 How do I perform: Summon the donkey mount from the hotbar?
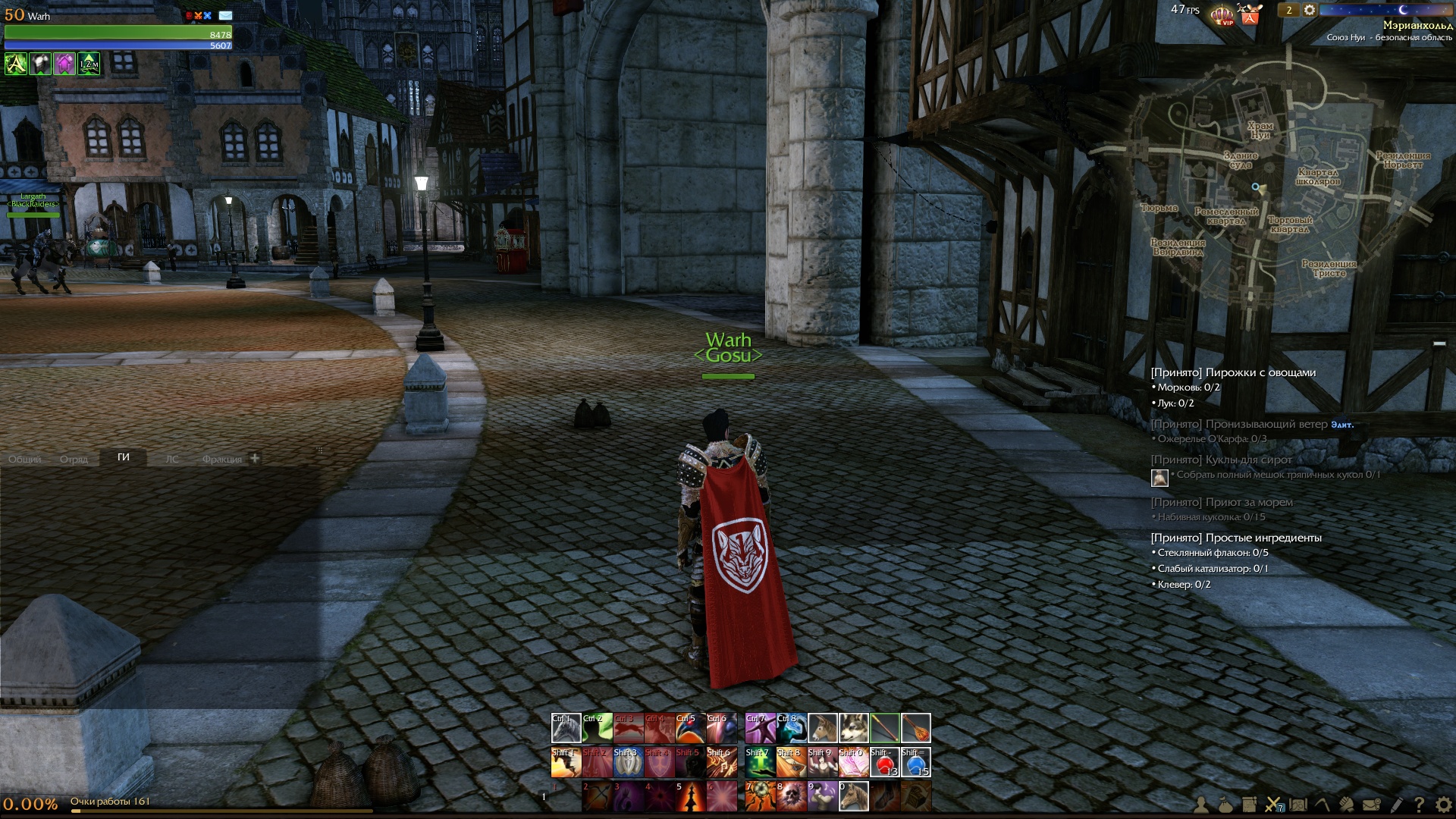click(823, 728)
